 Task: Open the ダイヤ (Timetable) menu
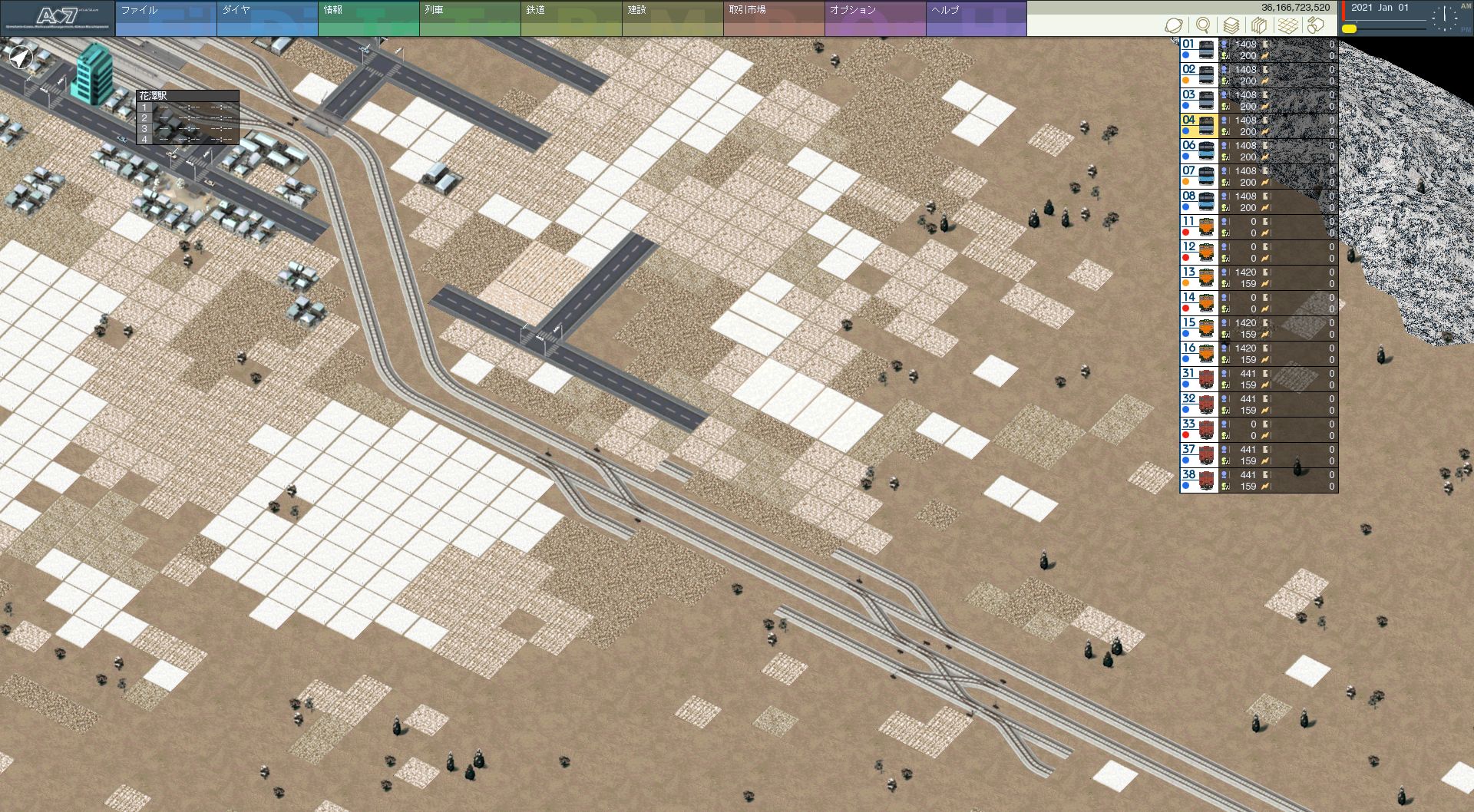coord(267,18)
